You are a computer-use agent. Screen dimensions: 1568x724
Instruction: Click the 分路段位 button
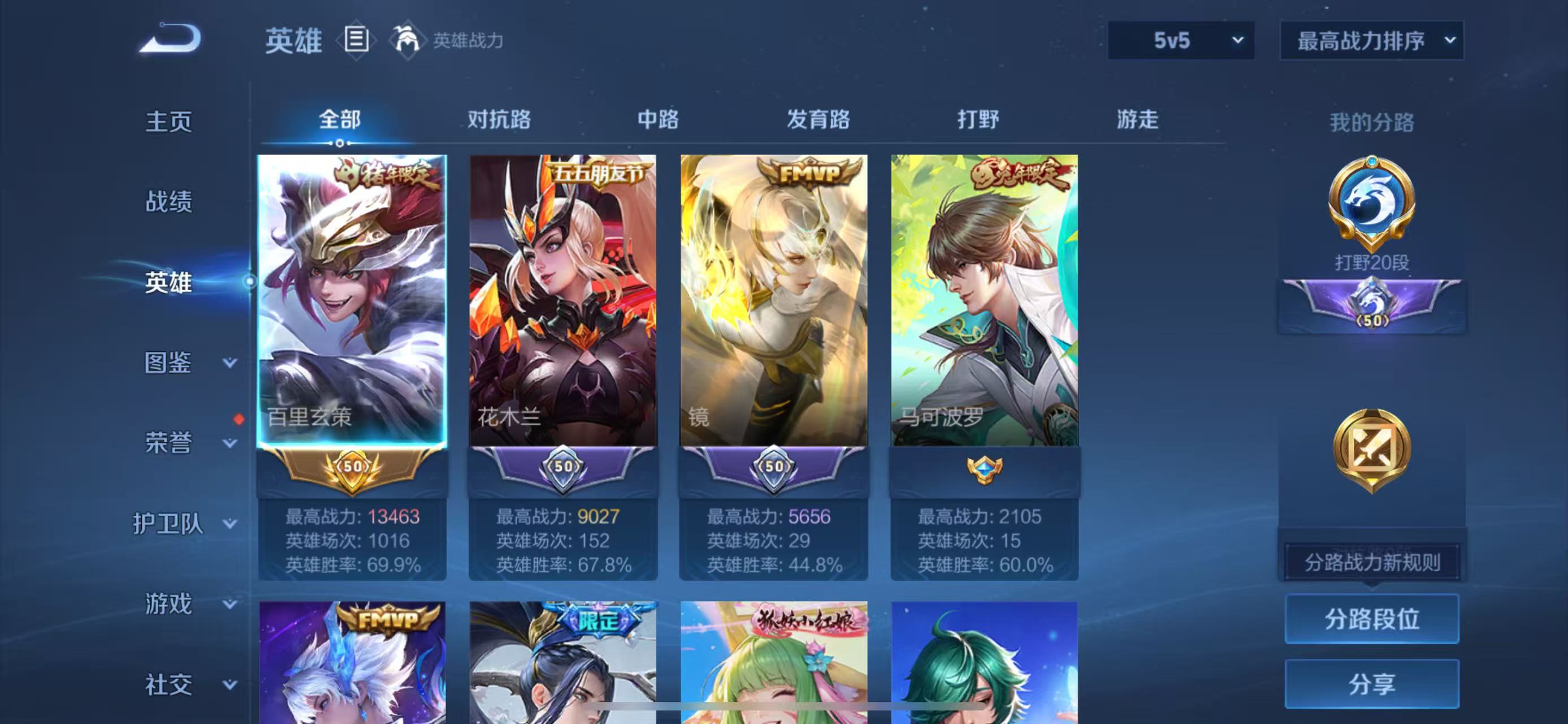pyautogui.click(x=1371, y=619)
